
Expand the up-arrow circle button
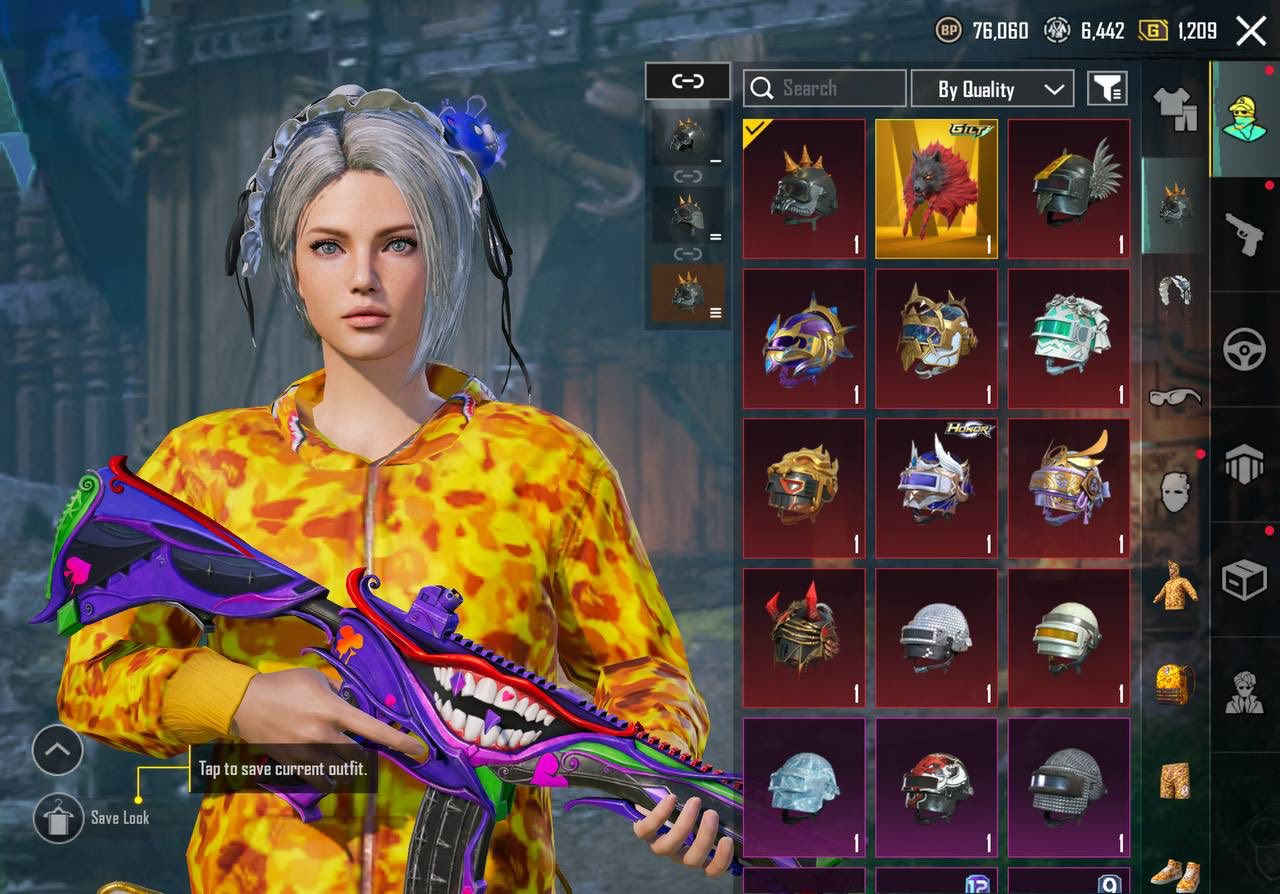58,750
